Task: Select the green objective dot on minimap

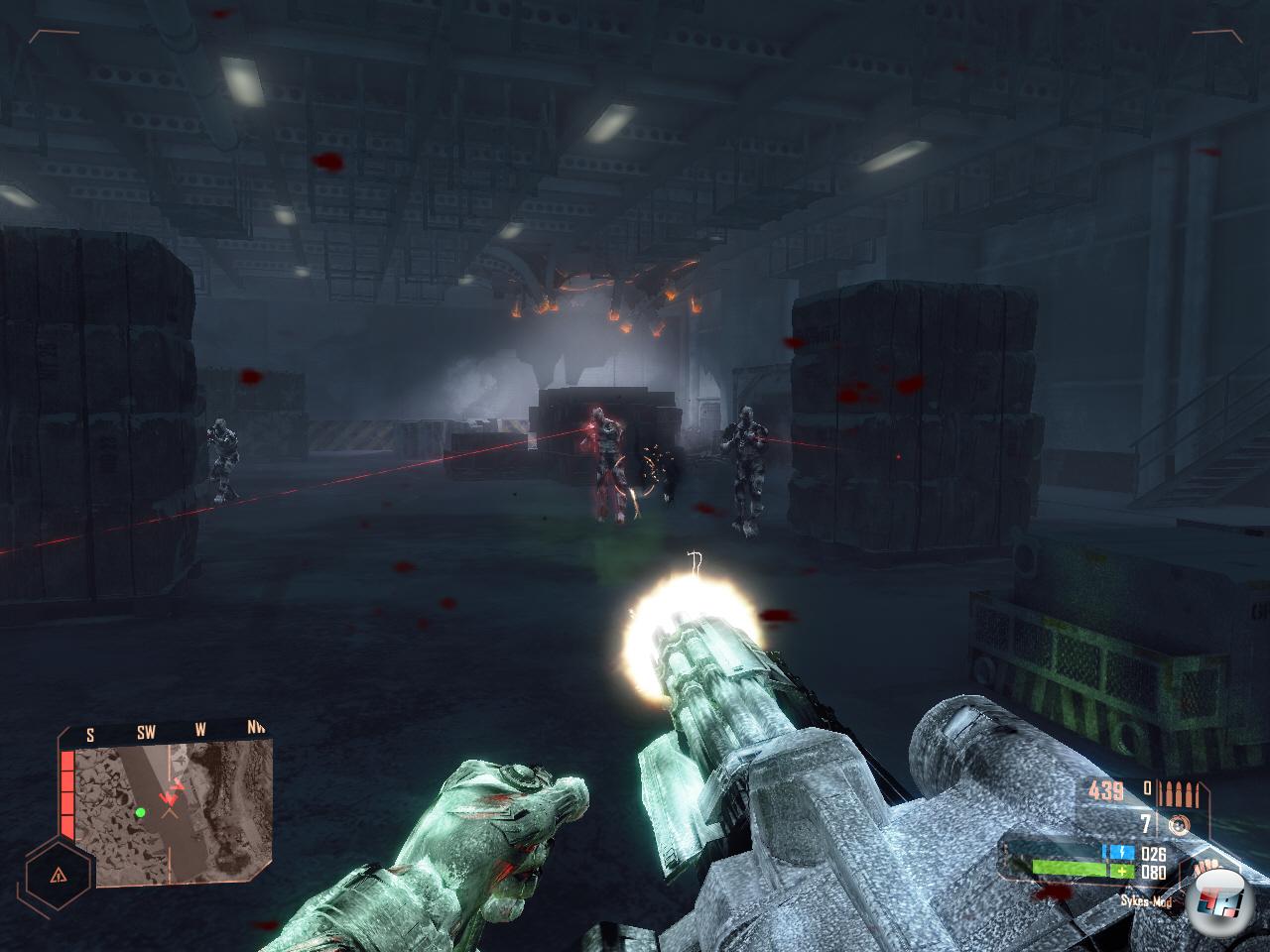Action: 141,812
